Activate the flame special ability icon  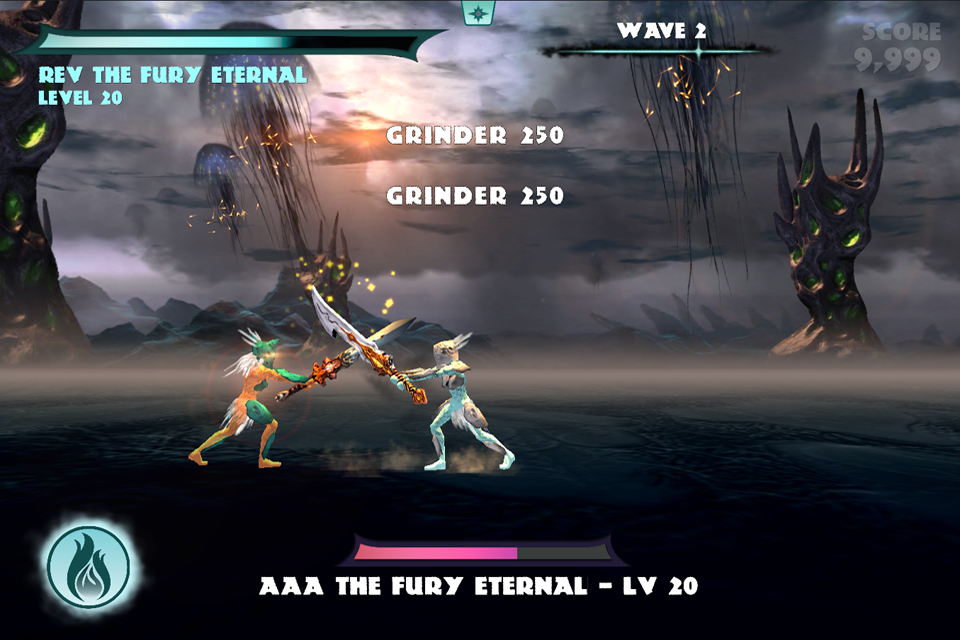pos(89,566)
